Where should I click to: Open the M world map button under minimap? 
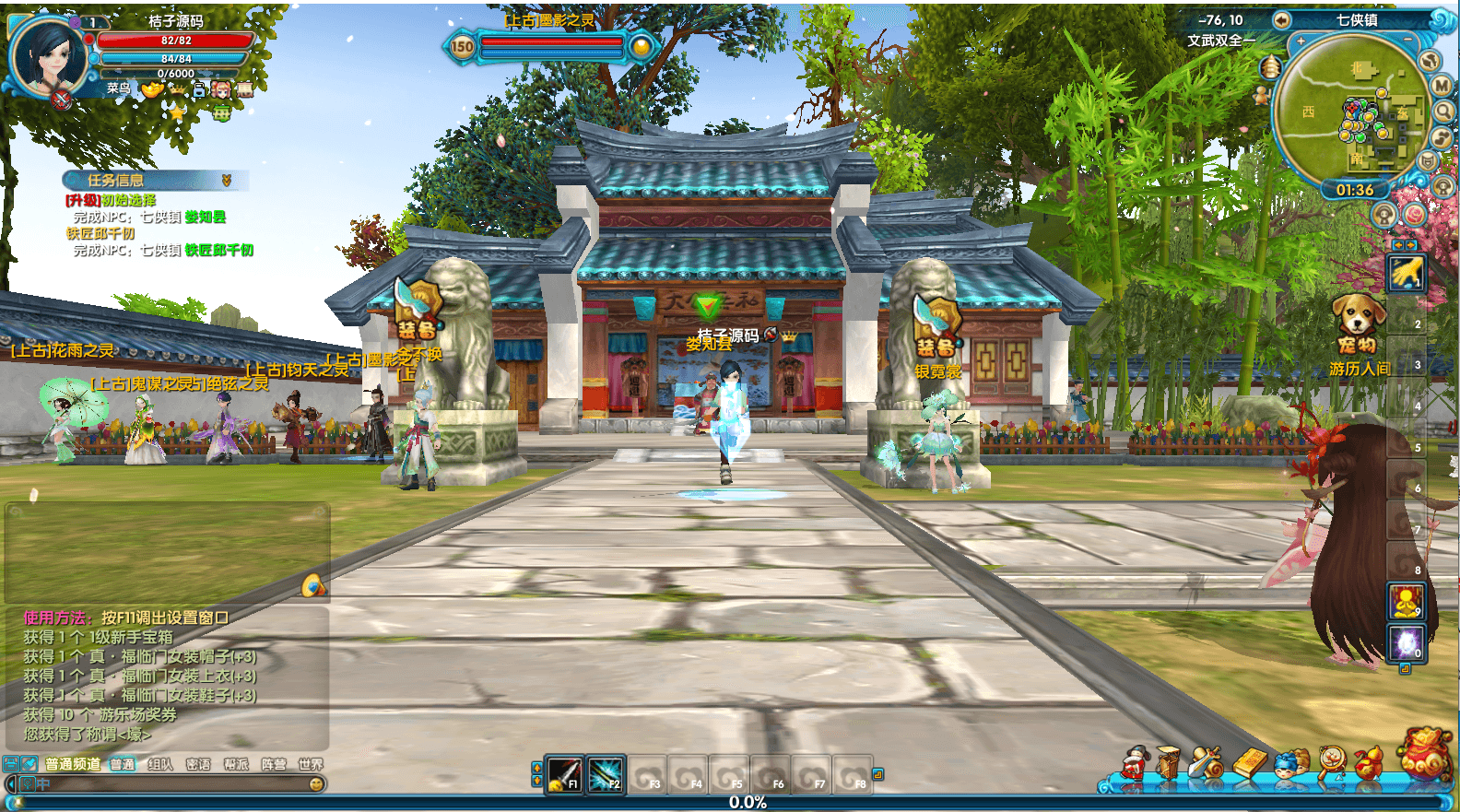[x=1441, y=86]
